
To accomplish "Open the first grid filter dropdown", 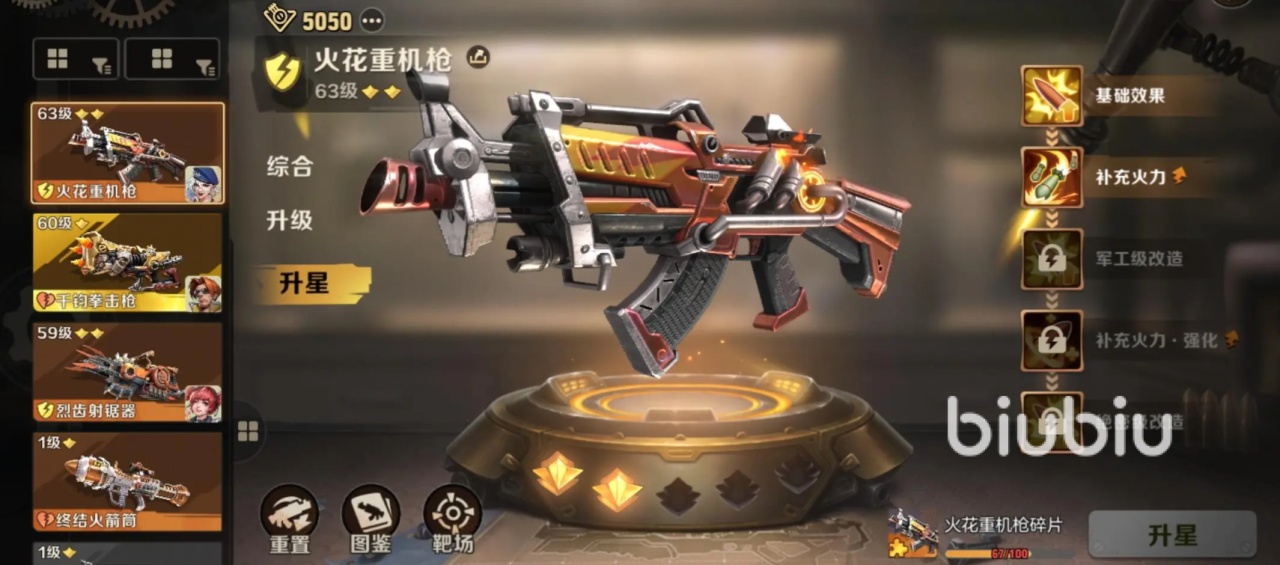I will pos(76,60).
